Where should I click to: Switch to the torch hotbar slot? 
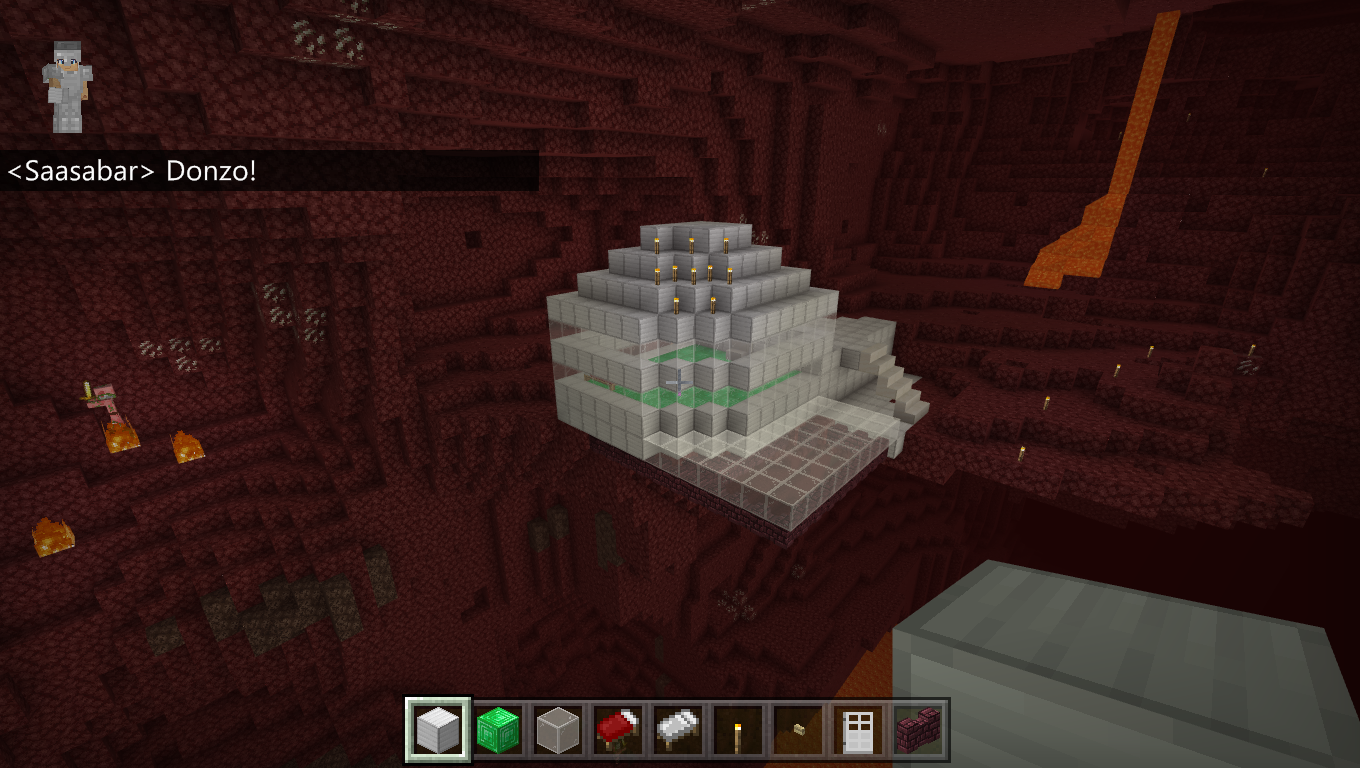[738, 730]
